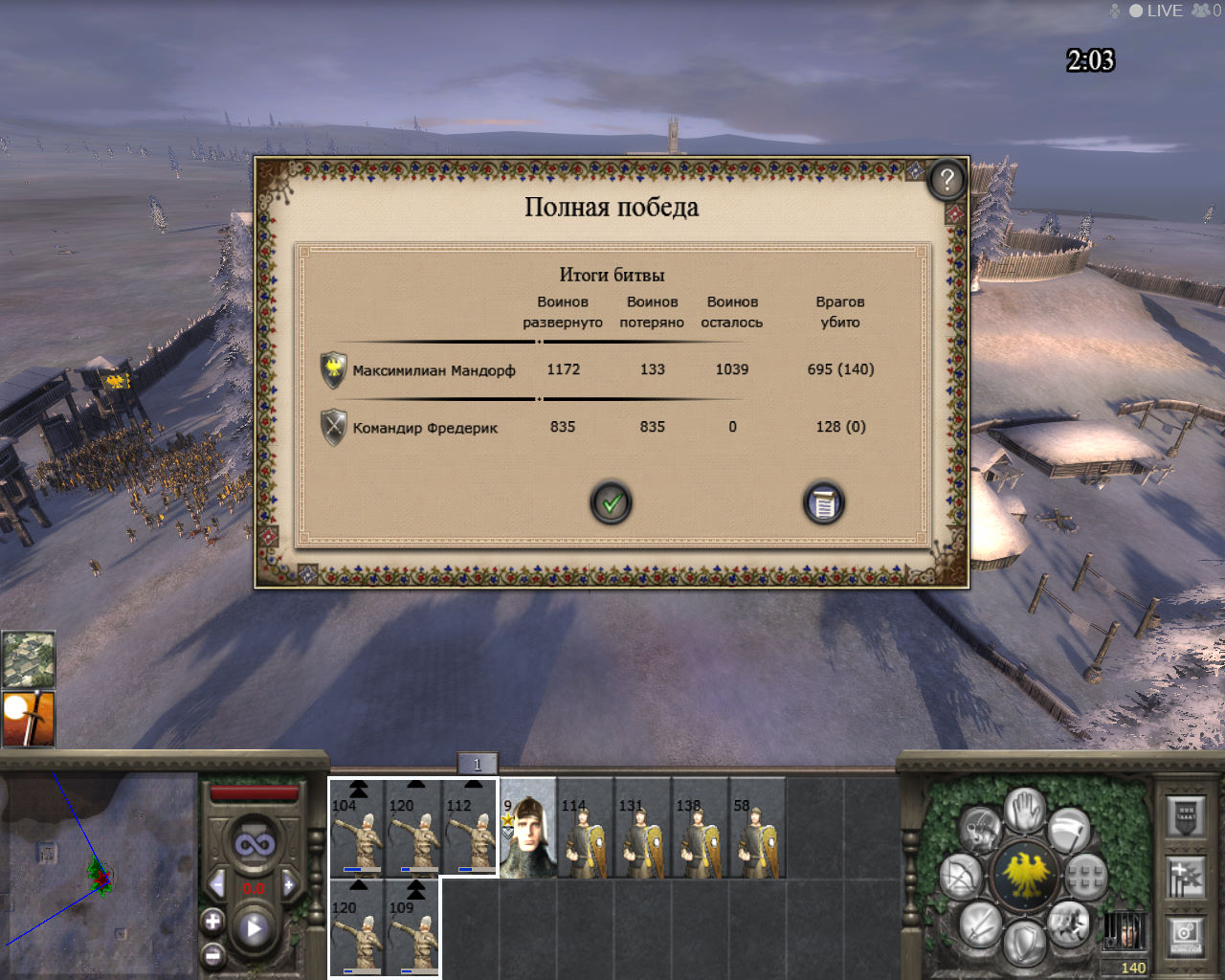The image size is (1225, 980).
Task: Select the archer unit card with 104 men
Action: [357, 829]
